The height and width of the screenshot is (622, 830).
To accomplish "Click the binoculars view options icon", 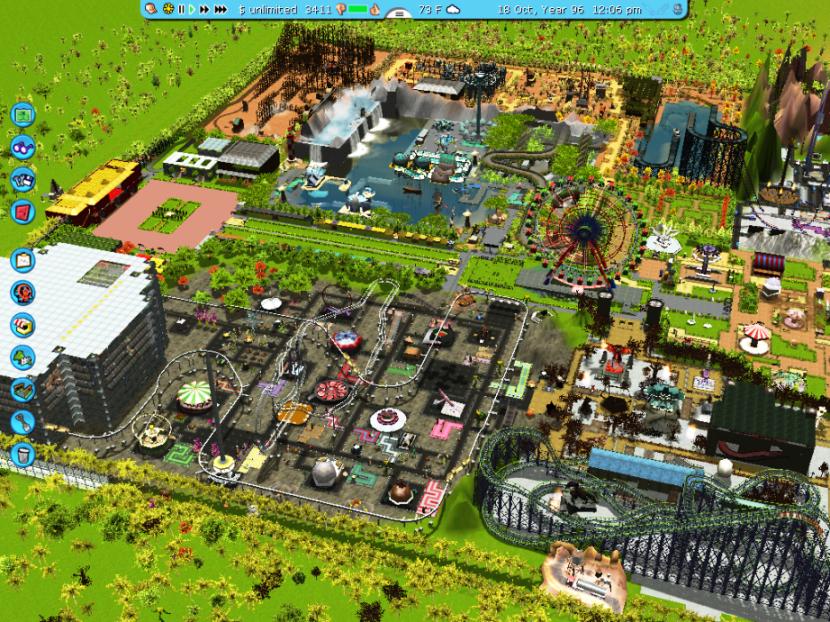I will click(22, 148).
